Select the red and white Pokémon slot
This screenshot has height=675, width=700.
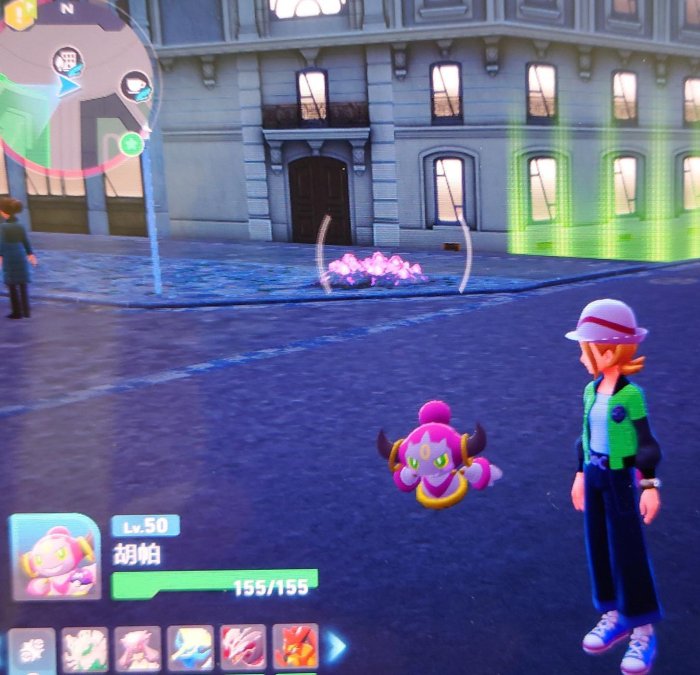coord(243,648)
